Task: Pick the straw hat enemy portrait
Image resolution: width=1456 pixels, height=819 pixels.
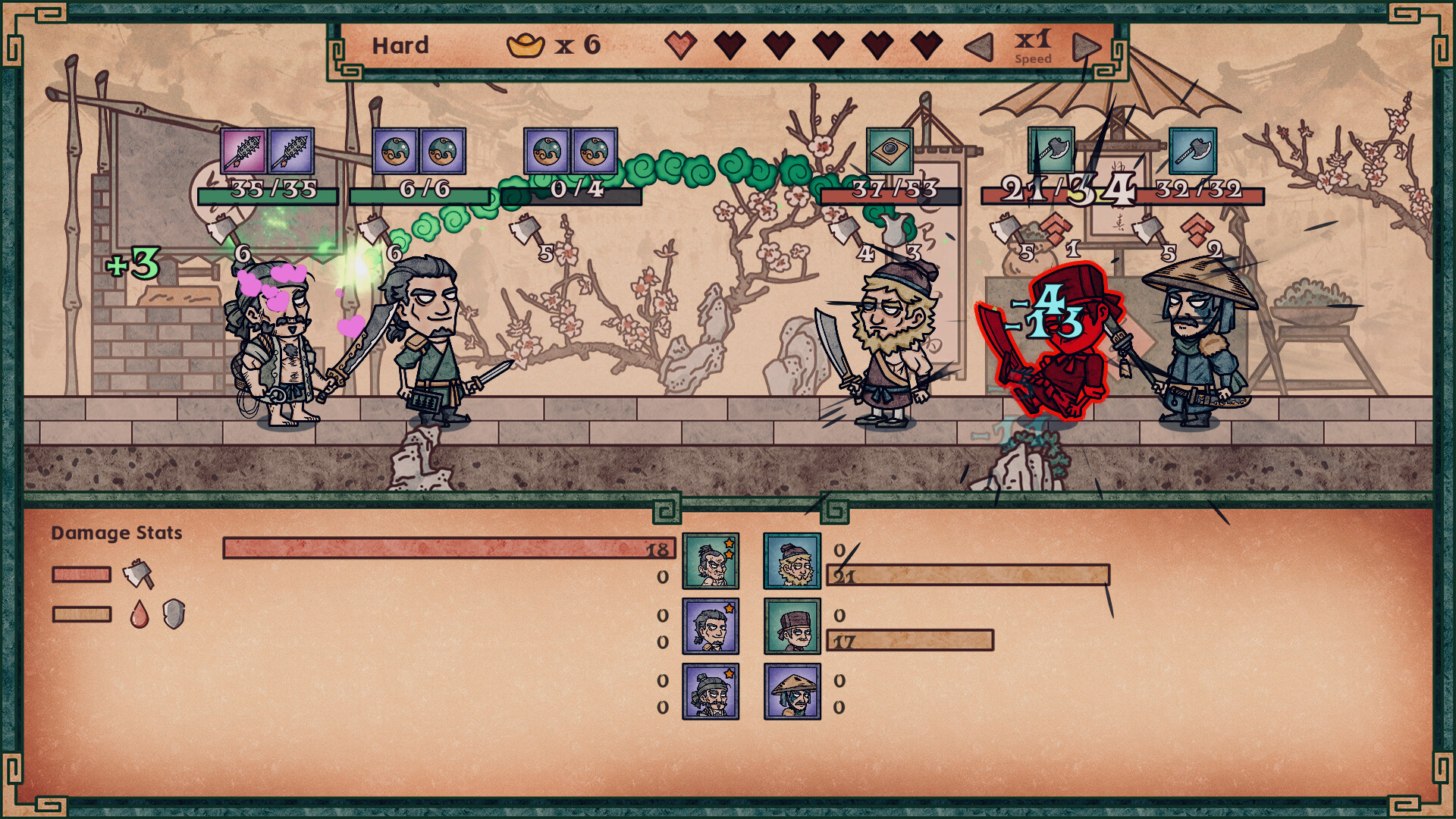Action: (792, 692)
